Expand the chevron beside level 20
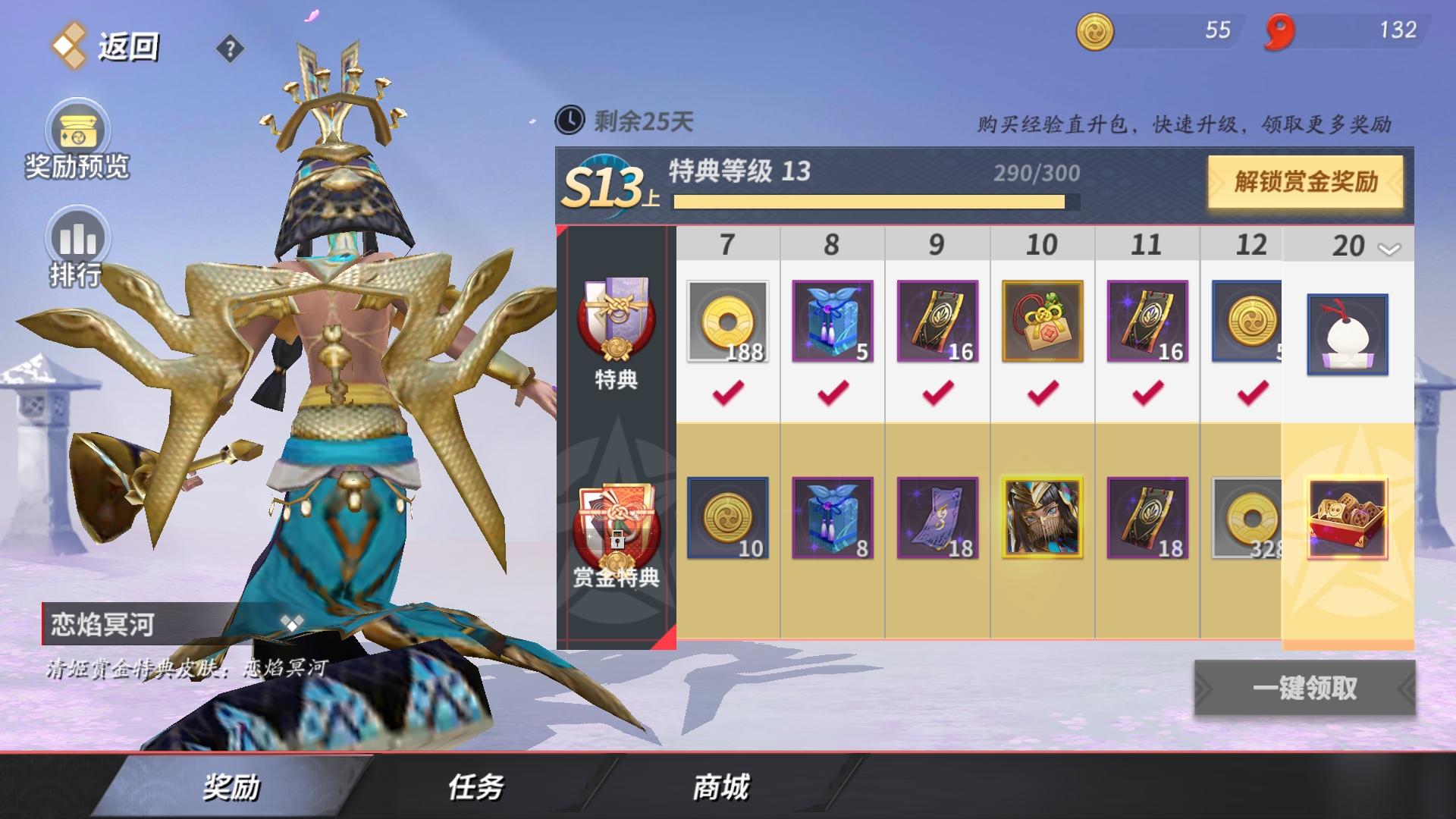 pos(1387,247)
